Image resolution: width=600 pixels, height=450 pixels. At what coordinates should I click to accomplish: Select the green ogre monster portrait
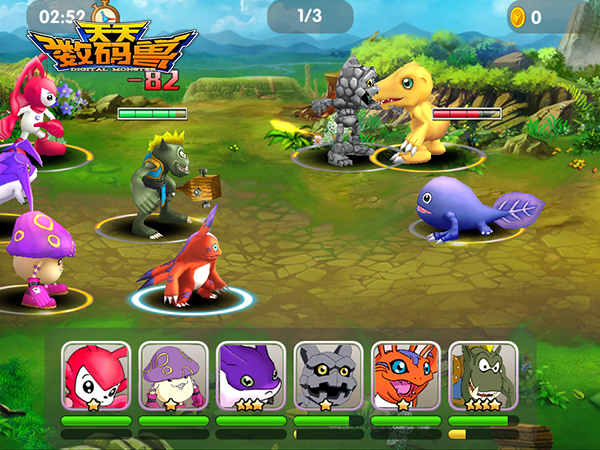(483, 377)
